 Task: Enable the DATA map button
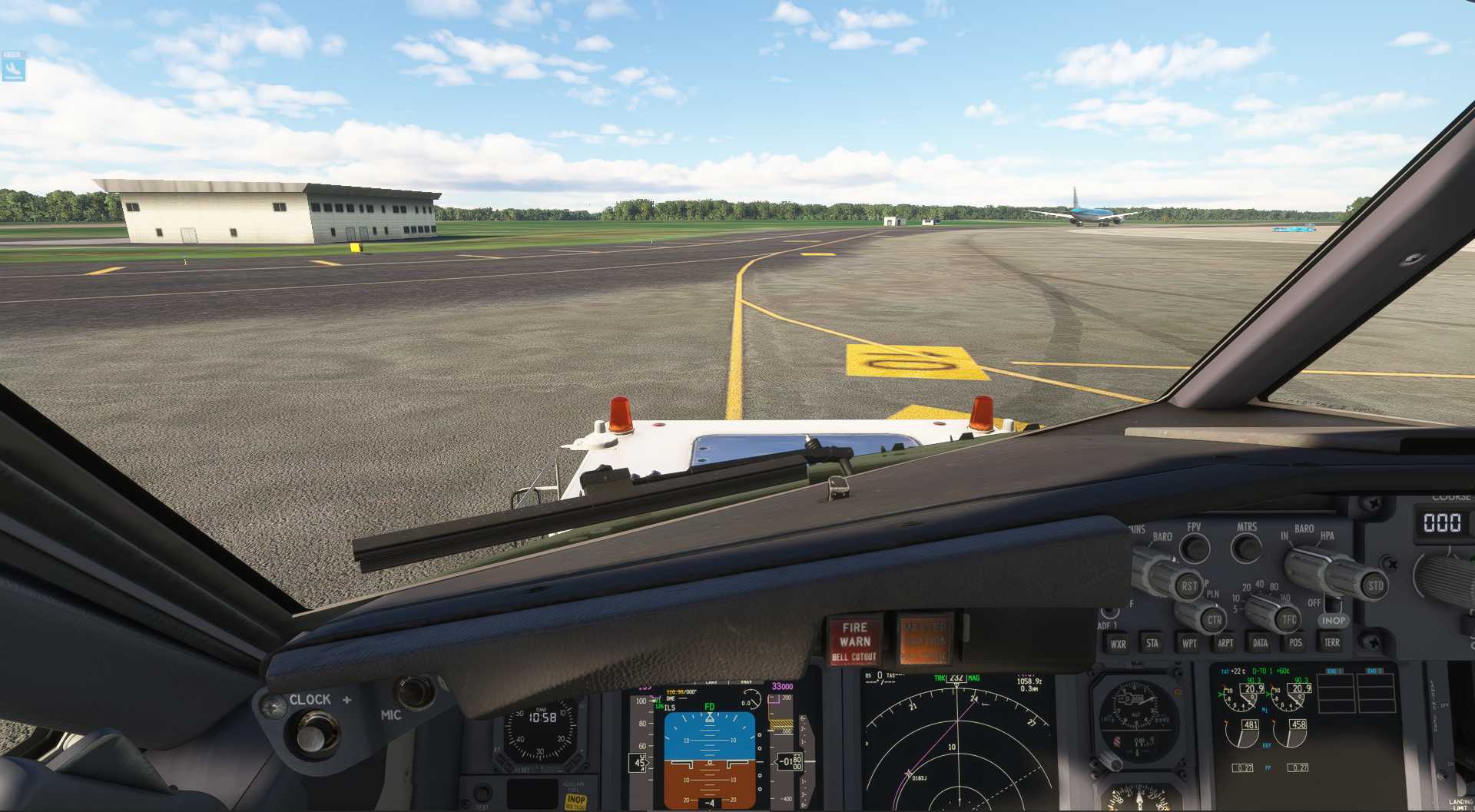(x=1261, y=643)
